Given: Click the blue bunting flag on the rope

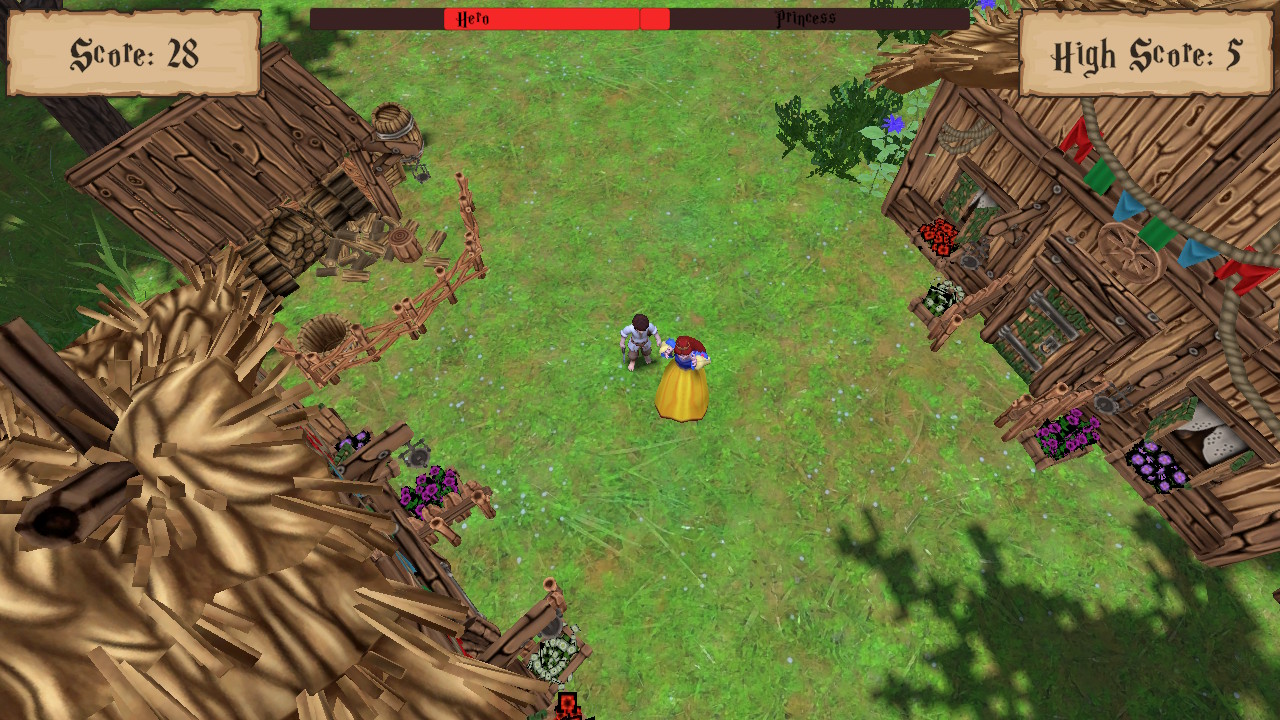Looking at the screenshot, I should 1128,207.
